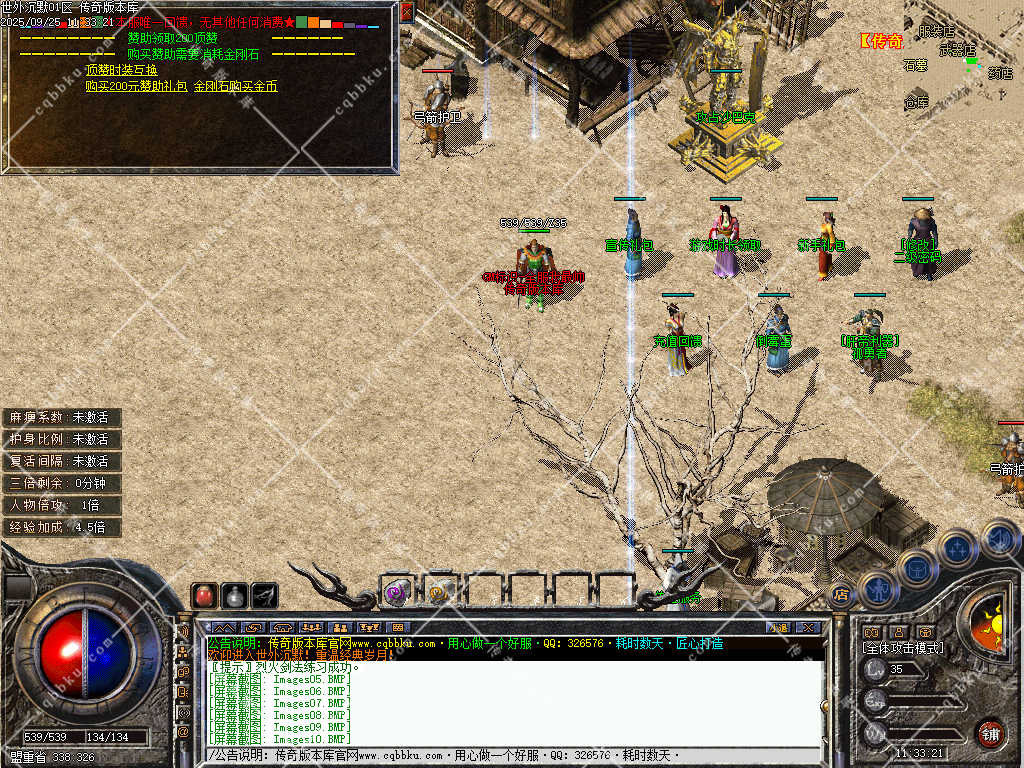
Task: Close the game with the chat bar X button
Action: click(x=807, y=627)
